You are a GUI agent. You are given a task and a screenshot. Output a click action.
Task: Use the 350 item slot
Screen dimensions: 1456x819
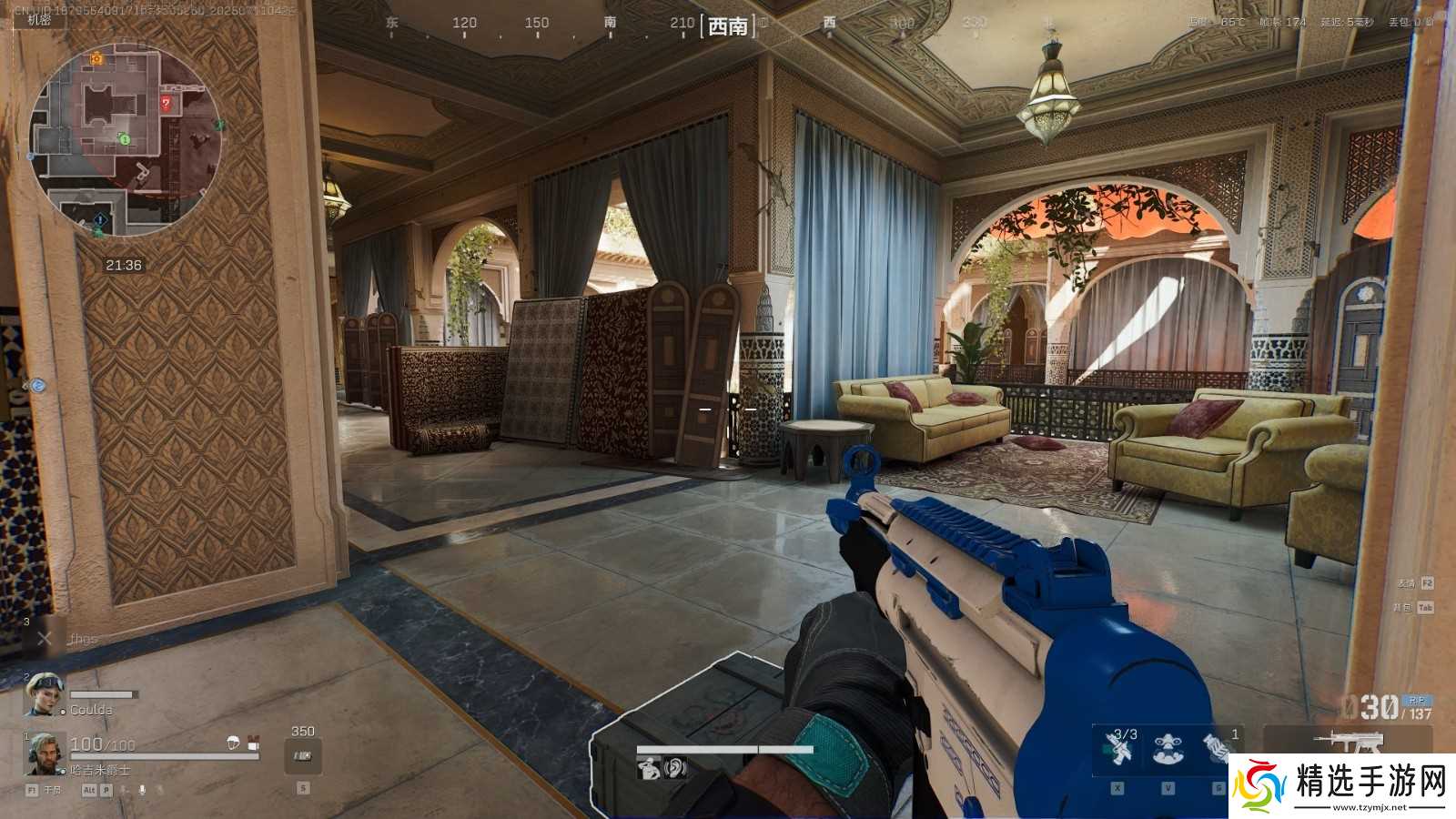(303, 755)
